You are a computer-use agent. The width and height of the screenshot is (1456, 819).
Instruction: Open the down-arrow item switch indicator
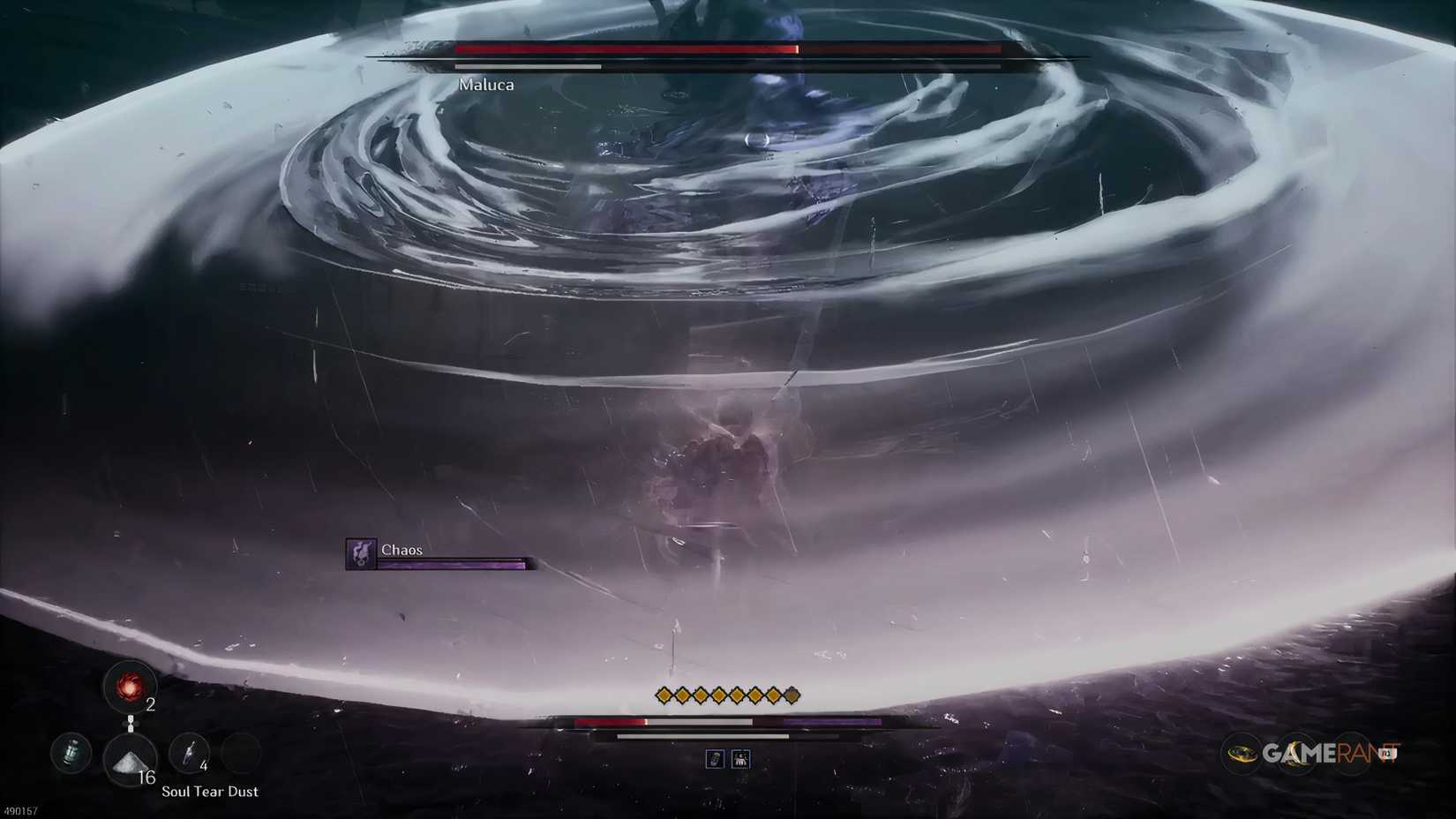pos(131,728)
